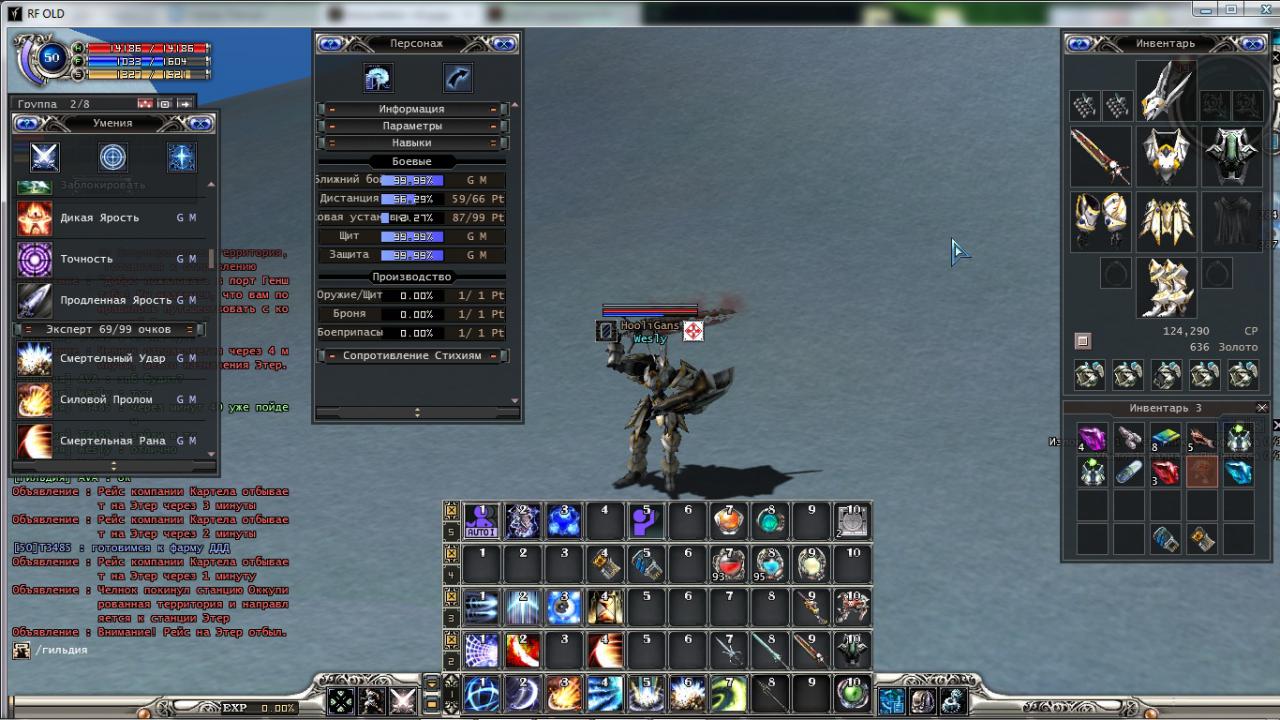Screen dimensions: 1280x720
Task: Click the equipped winged helmet slot
Action: click(1166, 92)
